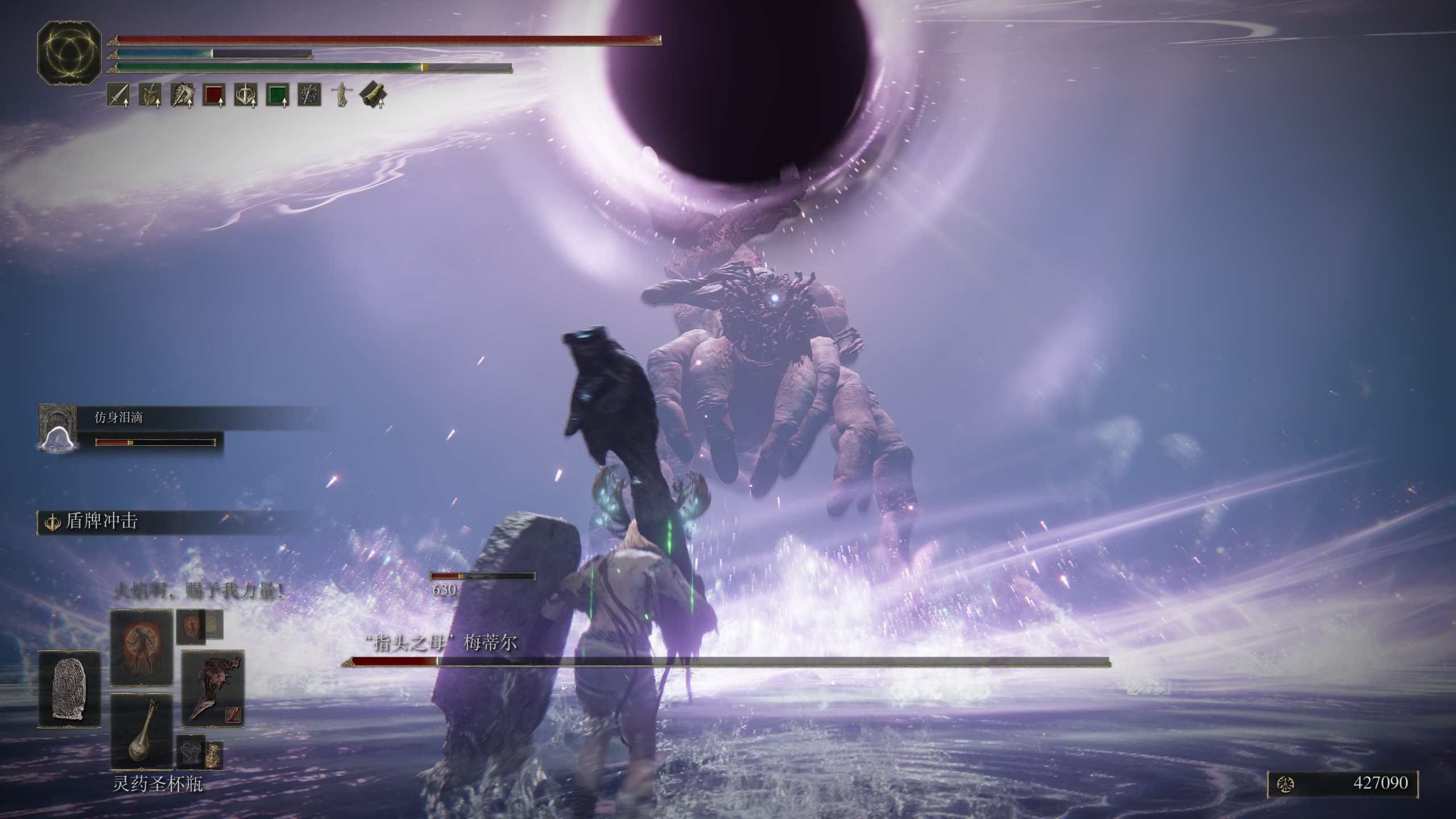Click the rolled scroll buff icon

tap(373, 95)
